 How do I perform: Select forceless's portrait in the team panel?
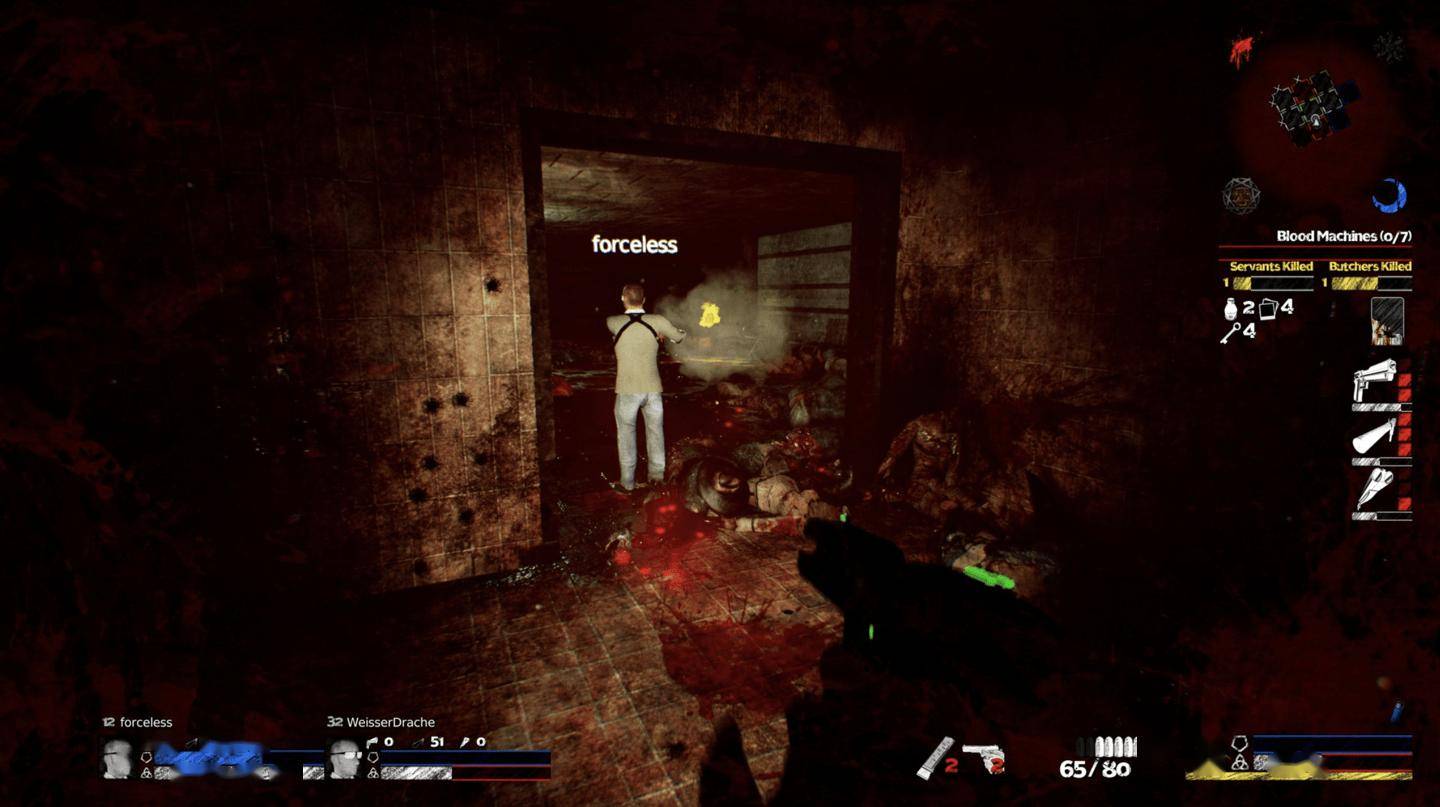click(x=117, y=759)
